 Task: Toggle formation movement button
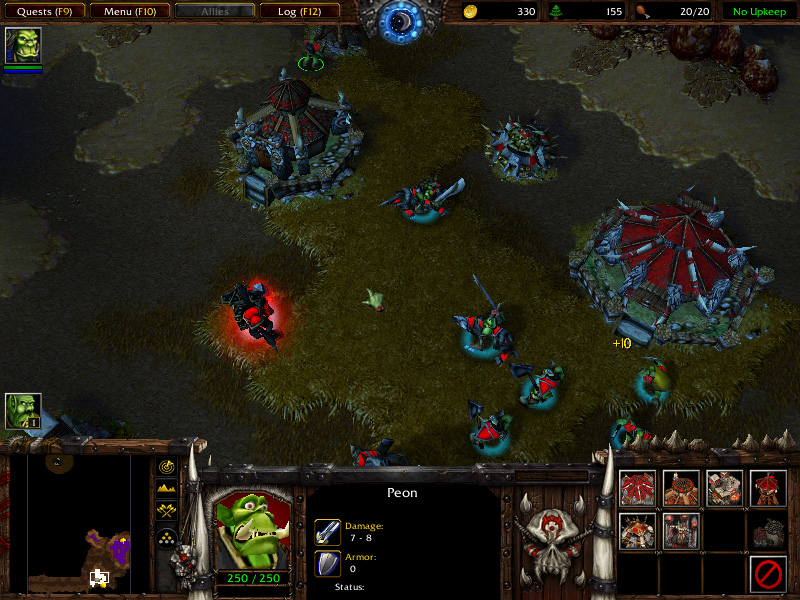(x=166, y=537)
